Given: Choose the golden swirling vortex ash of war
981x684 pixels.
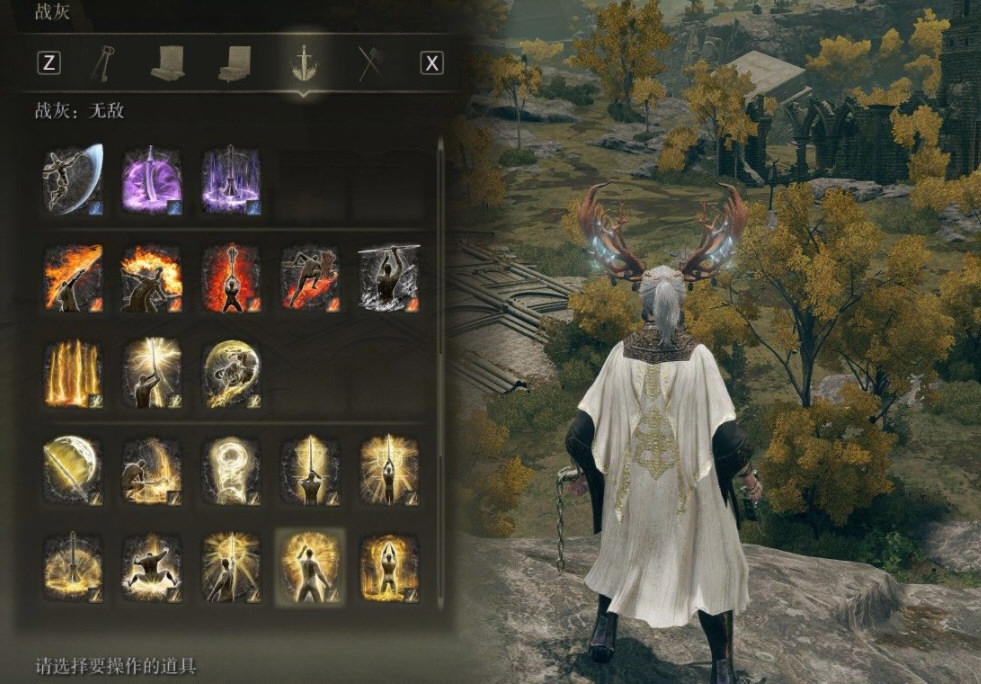Looking at the screenshot, I should point(231,469).
